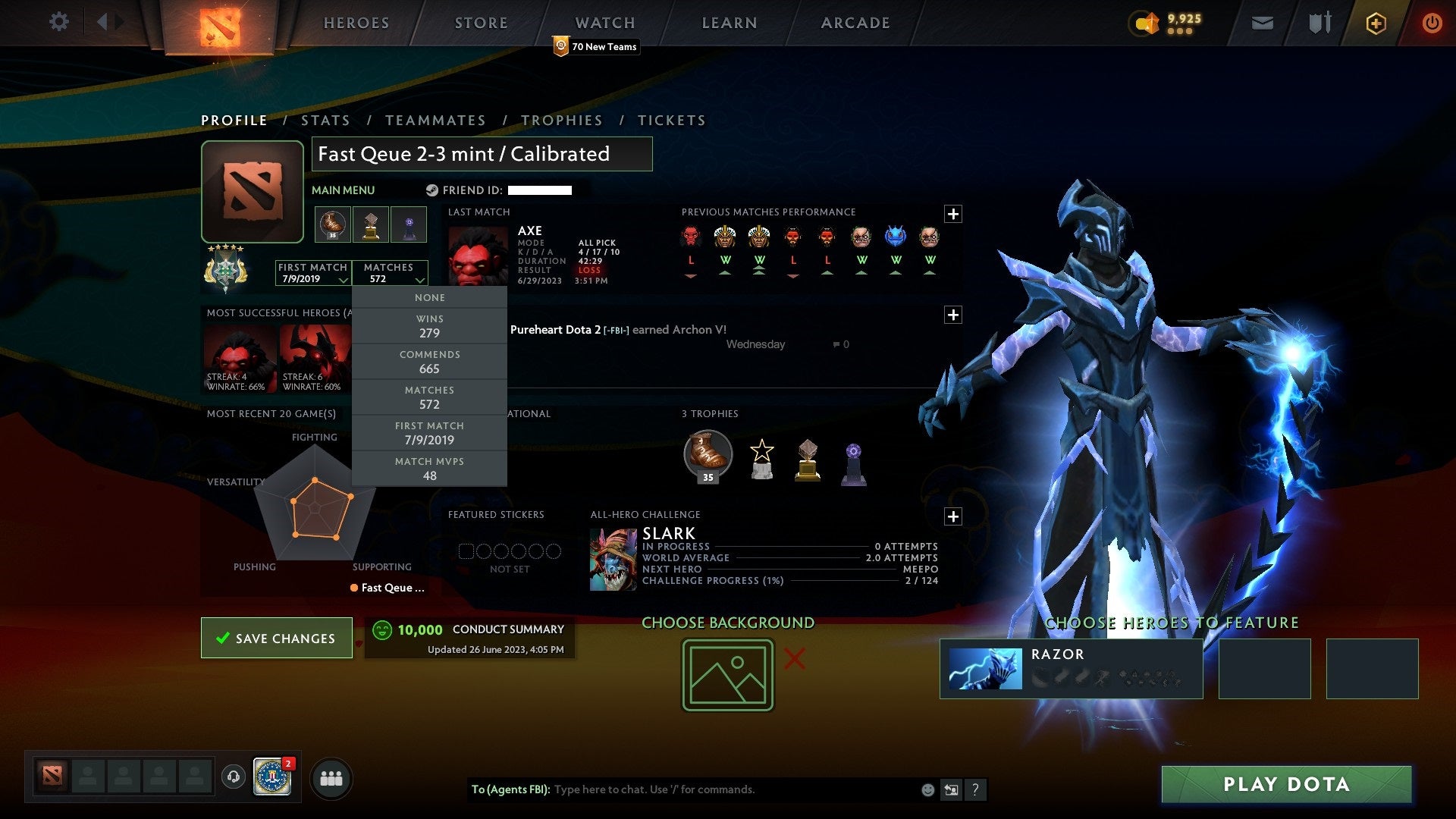The width and height of the screenshot is (1456, 819).
Task: Open the Arcade menu
Action: point(854,23)
